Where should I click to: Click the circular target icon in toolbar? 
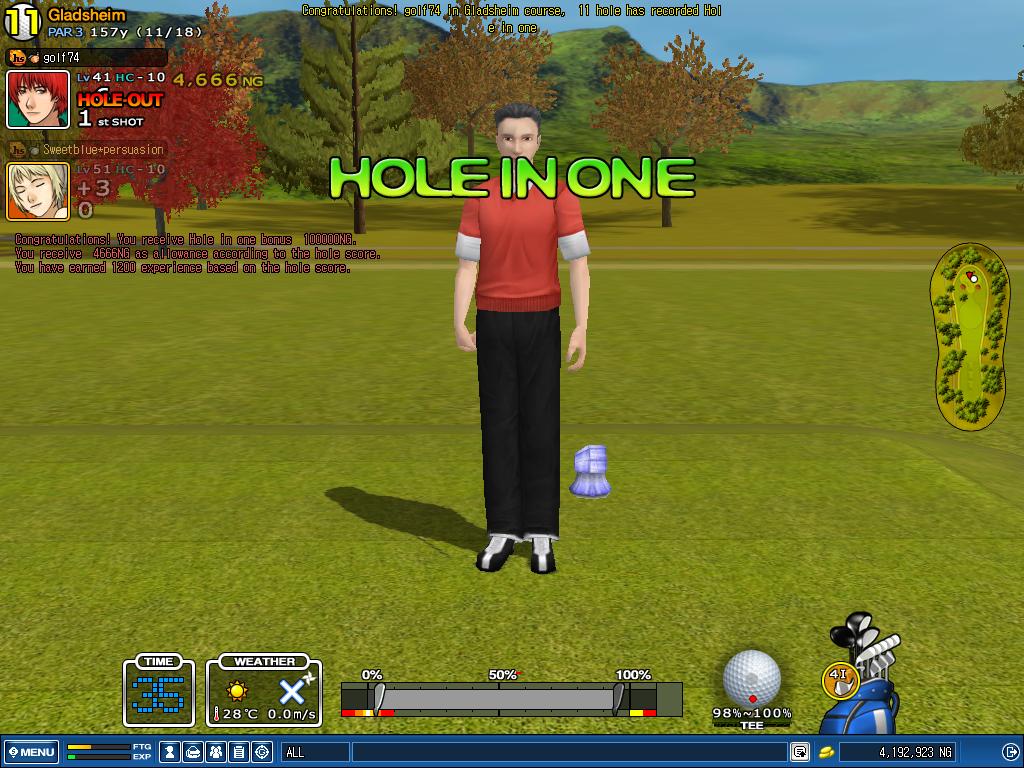click(x=262, y=752)
